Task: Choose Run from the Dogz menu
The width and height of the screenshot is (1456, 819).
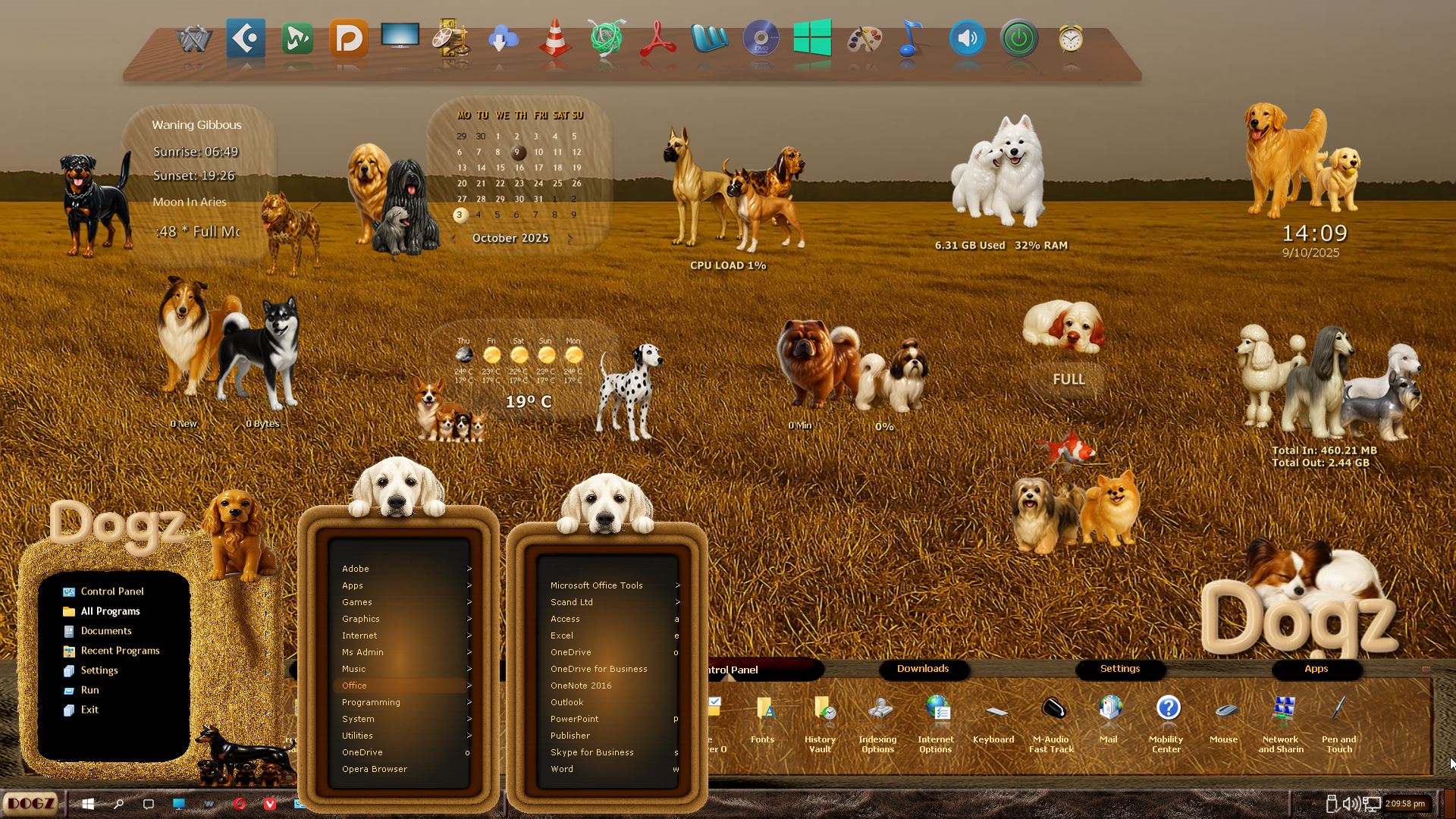Action: click(x=89, y=690)
